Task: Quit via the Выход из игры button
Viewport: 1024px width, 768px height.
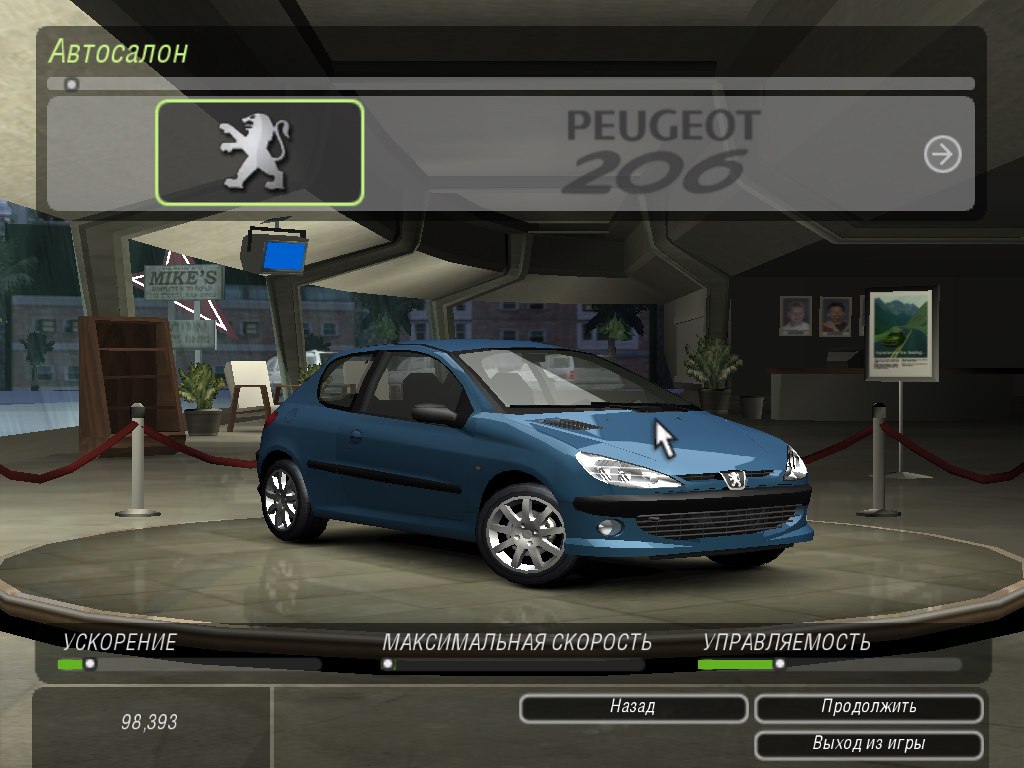Action: click(x=868, y=744)
